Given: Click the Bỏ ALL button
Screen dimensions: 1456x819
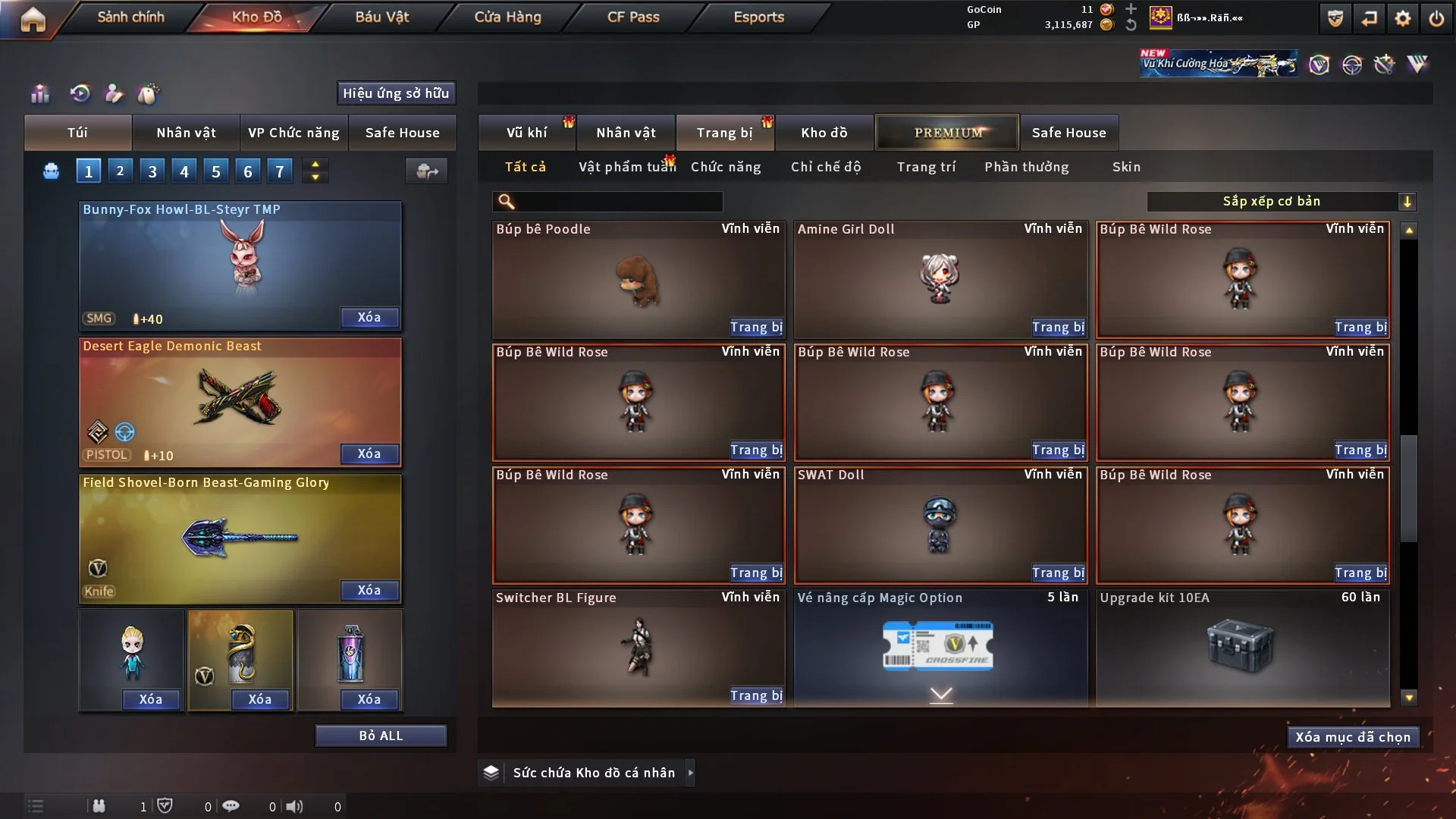Looking at the screenshot, I should coord(381,736).
